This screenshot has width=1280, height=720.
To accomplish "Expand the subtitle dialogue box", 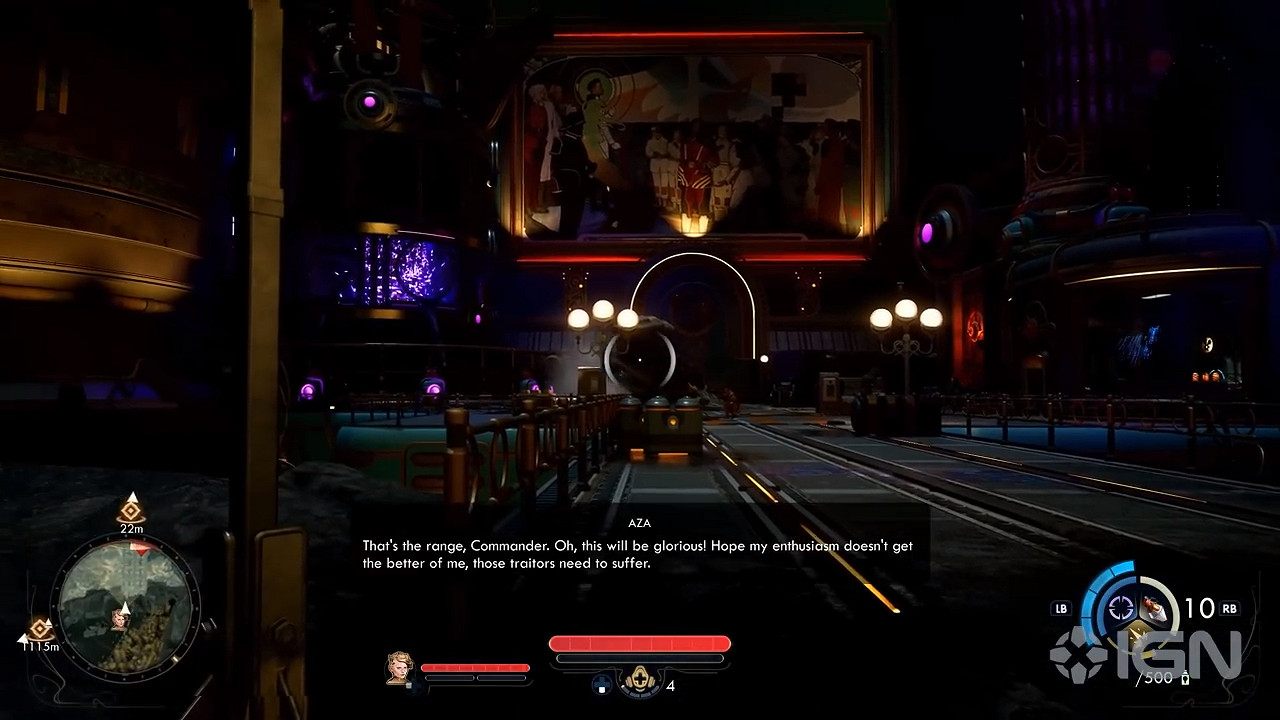I will click(640, 552).
